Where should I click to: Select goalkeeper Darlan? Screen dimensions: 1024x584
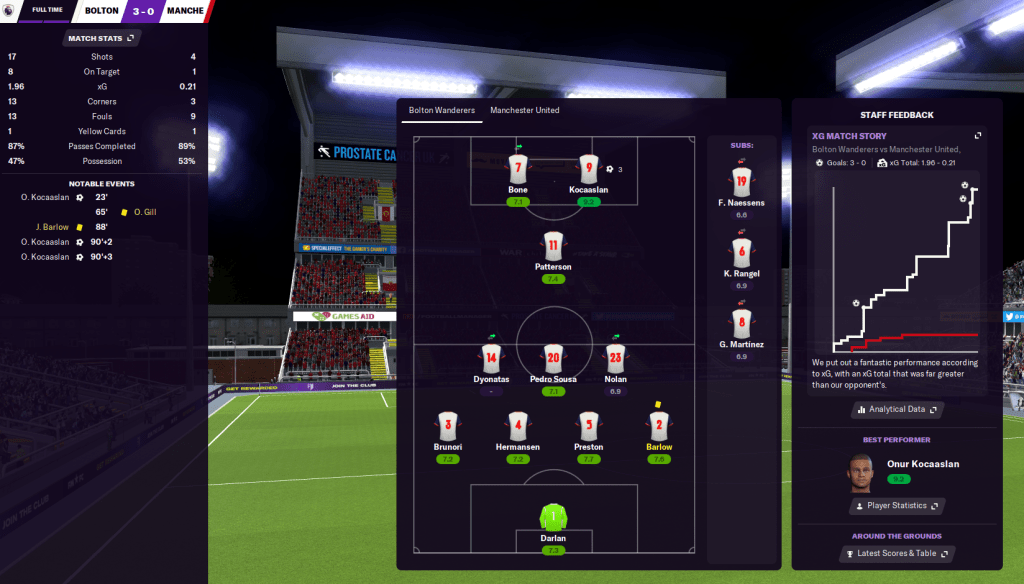[553, 517]
